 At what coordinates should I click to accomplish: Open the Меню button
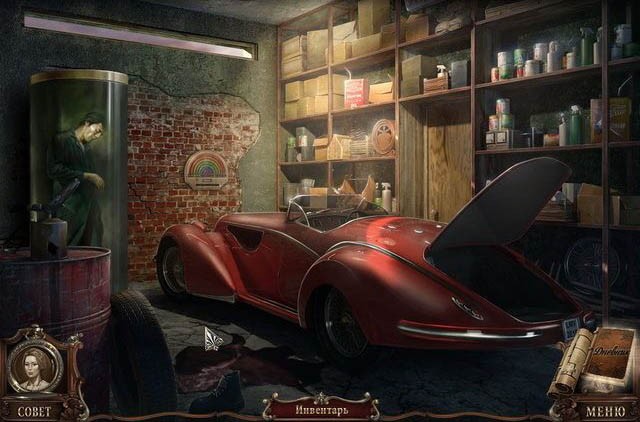(606, 410)
